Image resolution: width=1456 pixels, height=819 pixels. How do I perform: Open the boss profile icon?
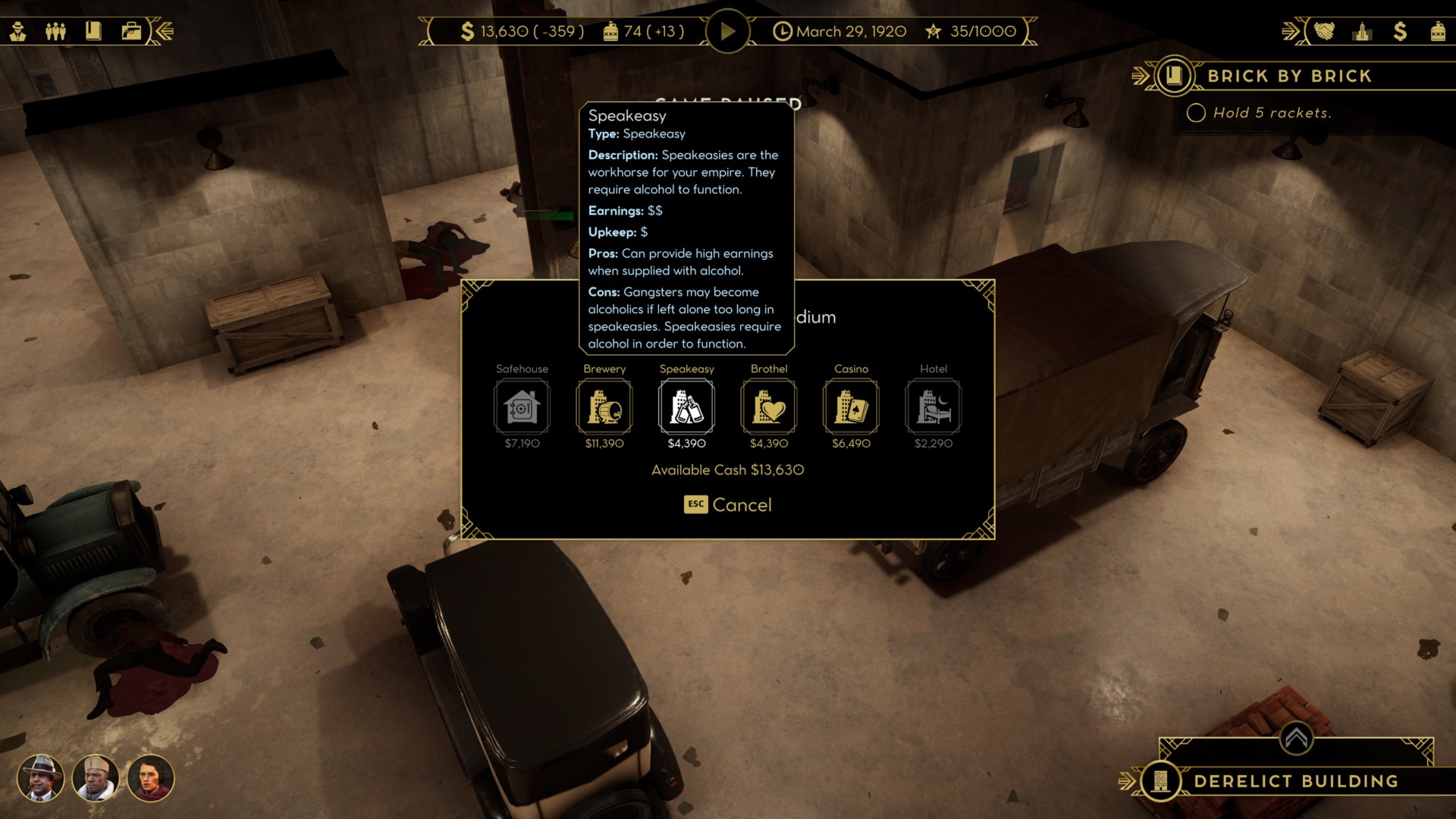coord(18,31)
